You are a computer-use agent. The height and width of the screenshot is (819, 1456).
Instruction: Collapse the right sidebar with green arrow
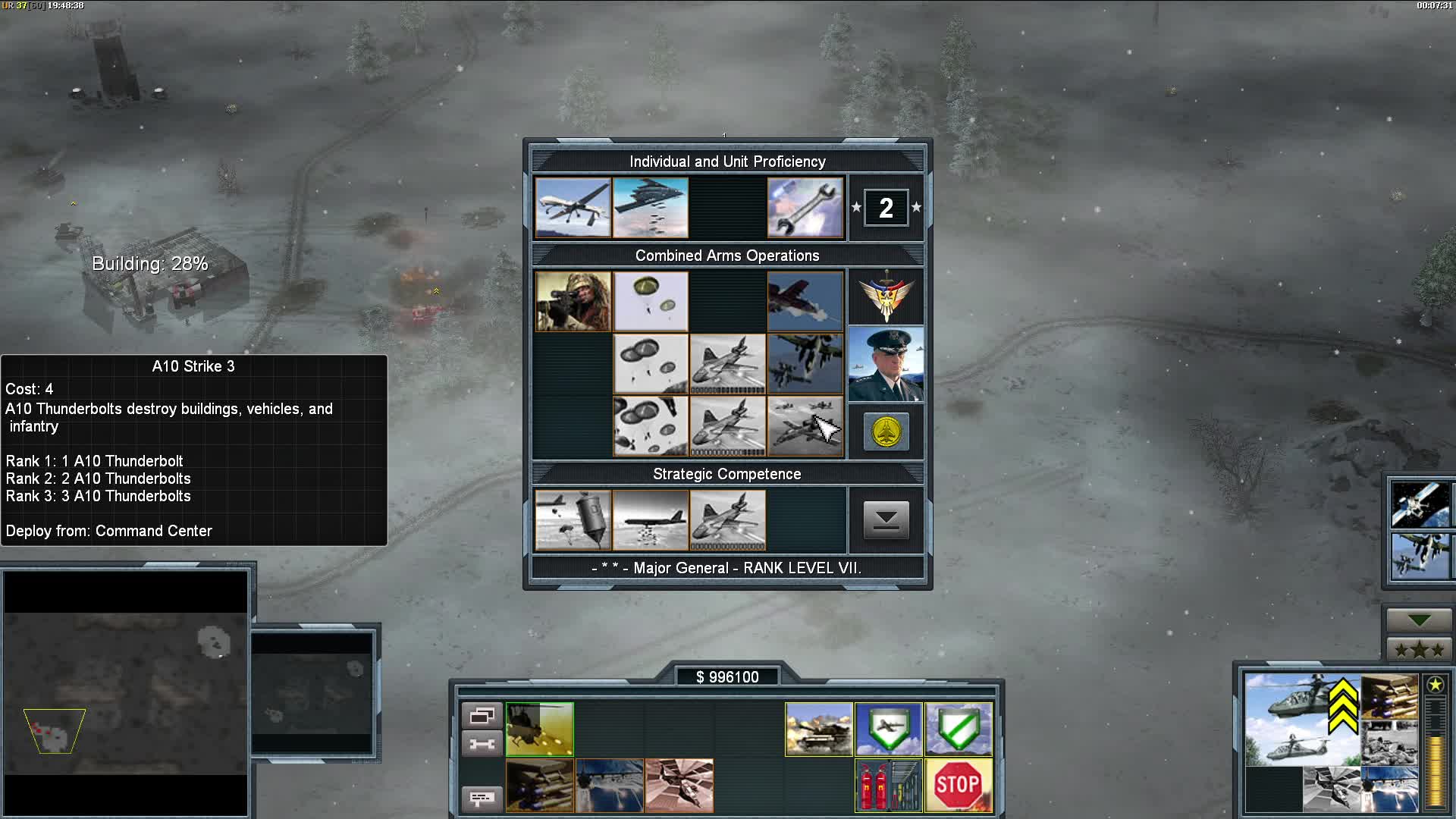point(1420,620)
